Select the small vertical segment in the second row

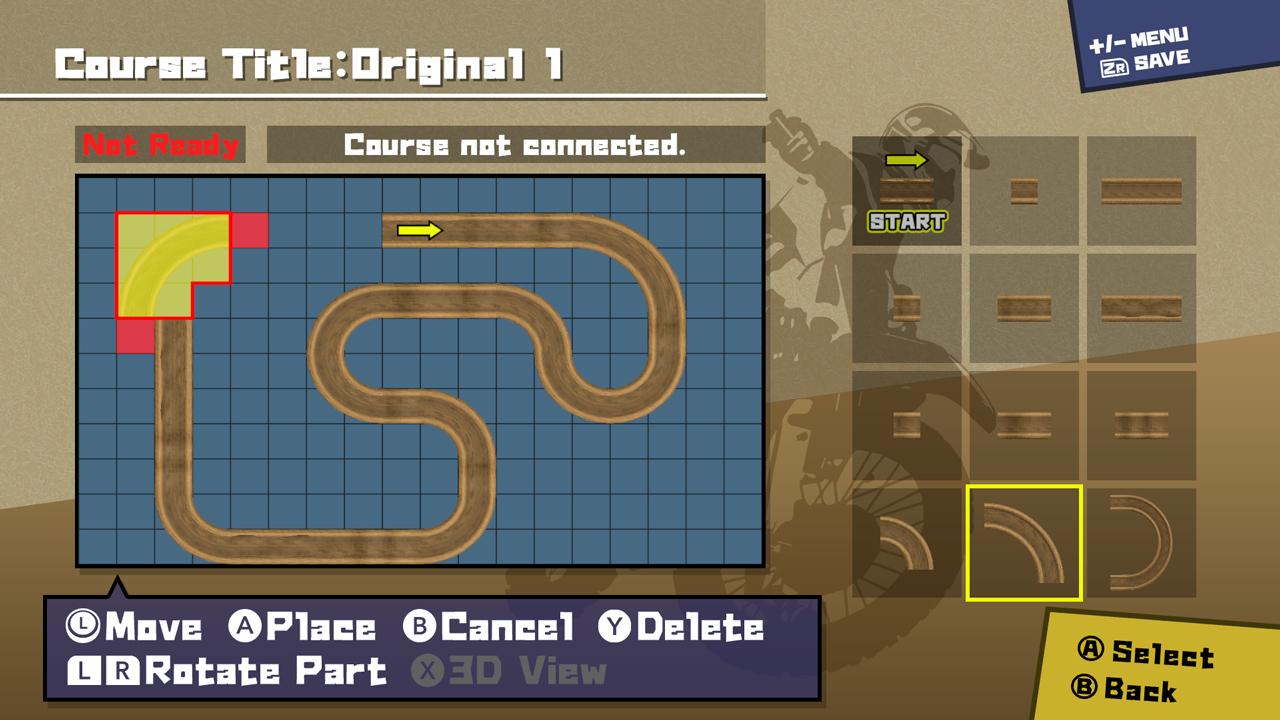(x=906, y=308)
